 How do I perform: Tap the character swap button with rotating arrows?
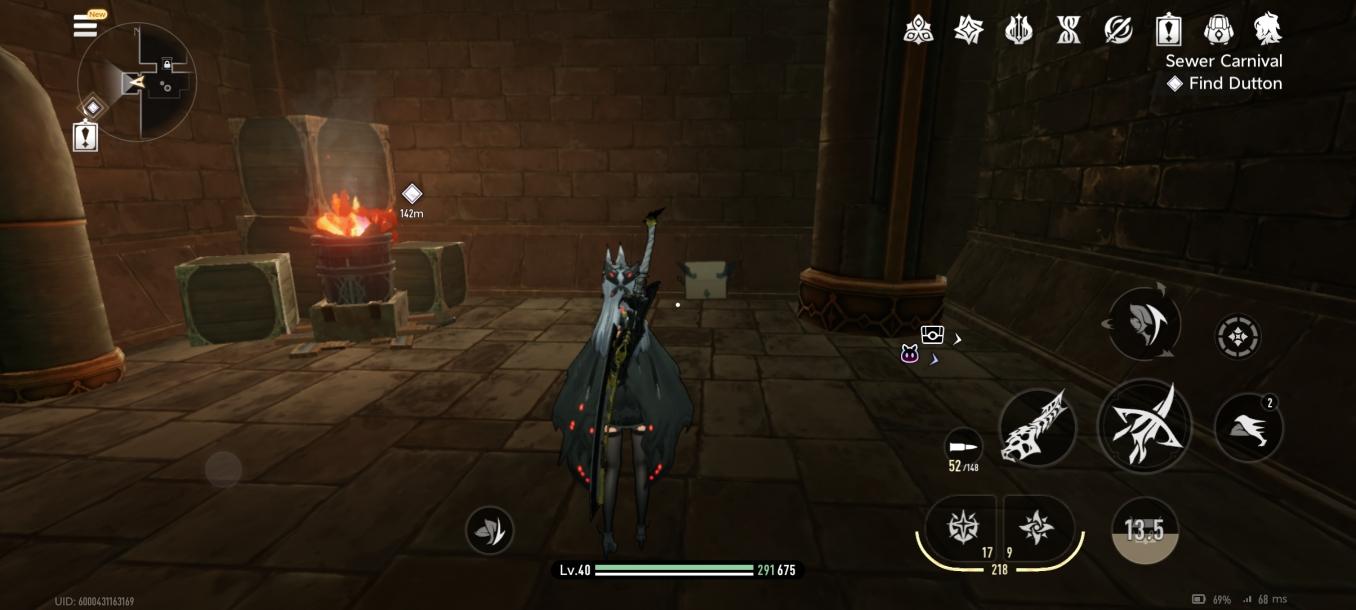click(x=1144, y=323)
